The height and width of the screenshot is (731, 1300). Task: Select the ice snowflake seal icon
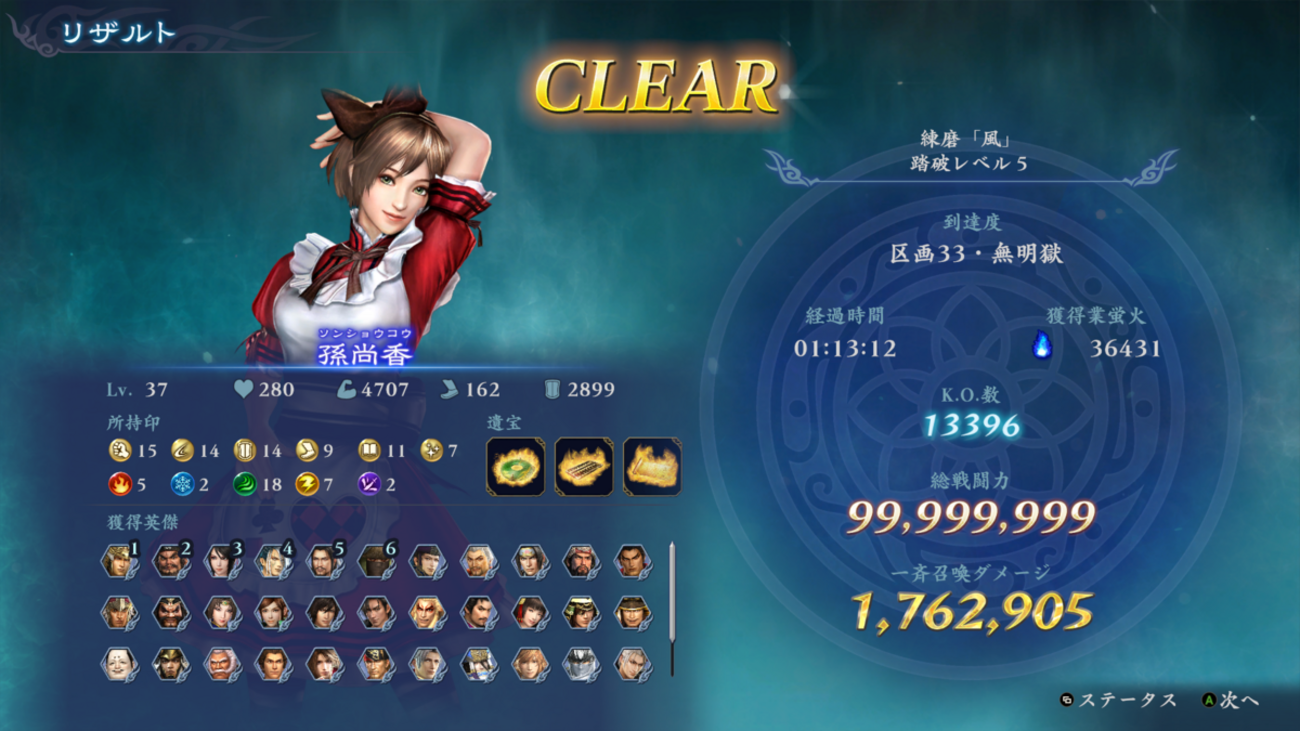click(182, 485)
